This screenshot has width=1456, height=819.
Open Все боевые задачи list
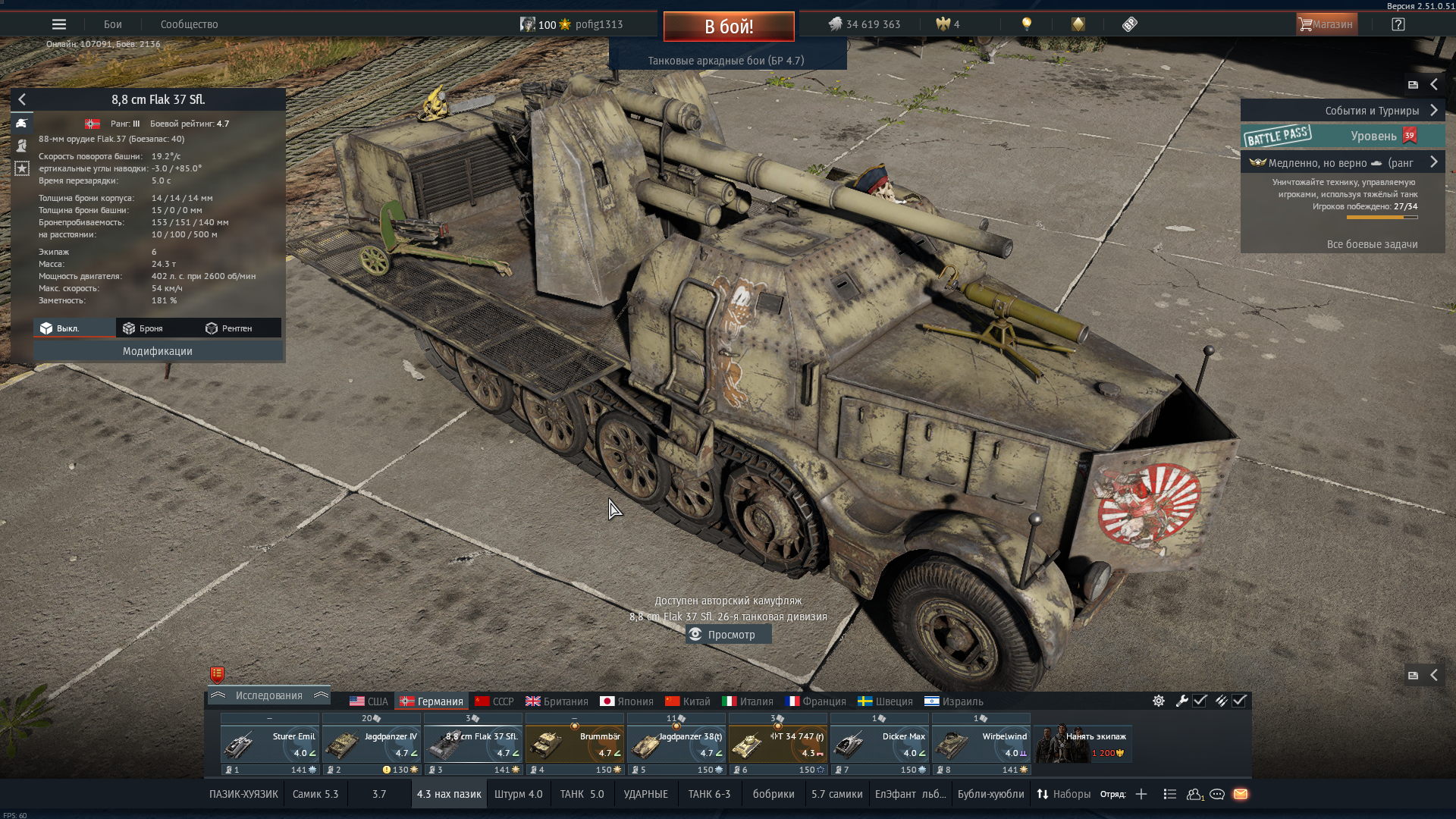(1372, 244)
